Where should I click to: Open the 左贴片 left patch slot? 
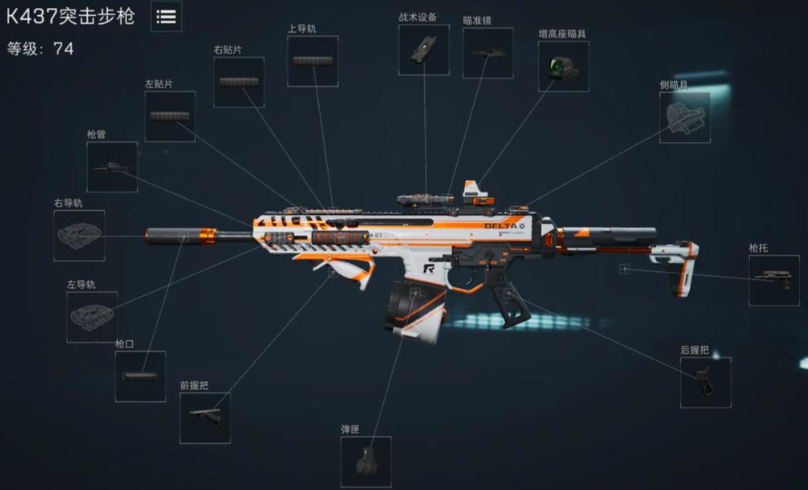tap(170, 116)
